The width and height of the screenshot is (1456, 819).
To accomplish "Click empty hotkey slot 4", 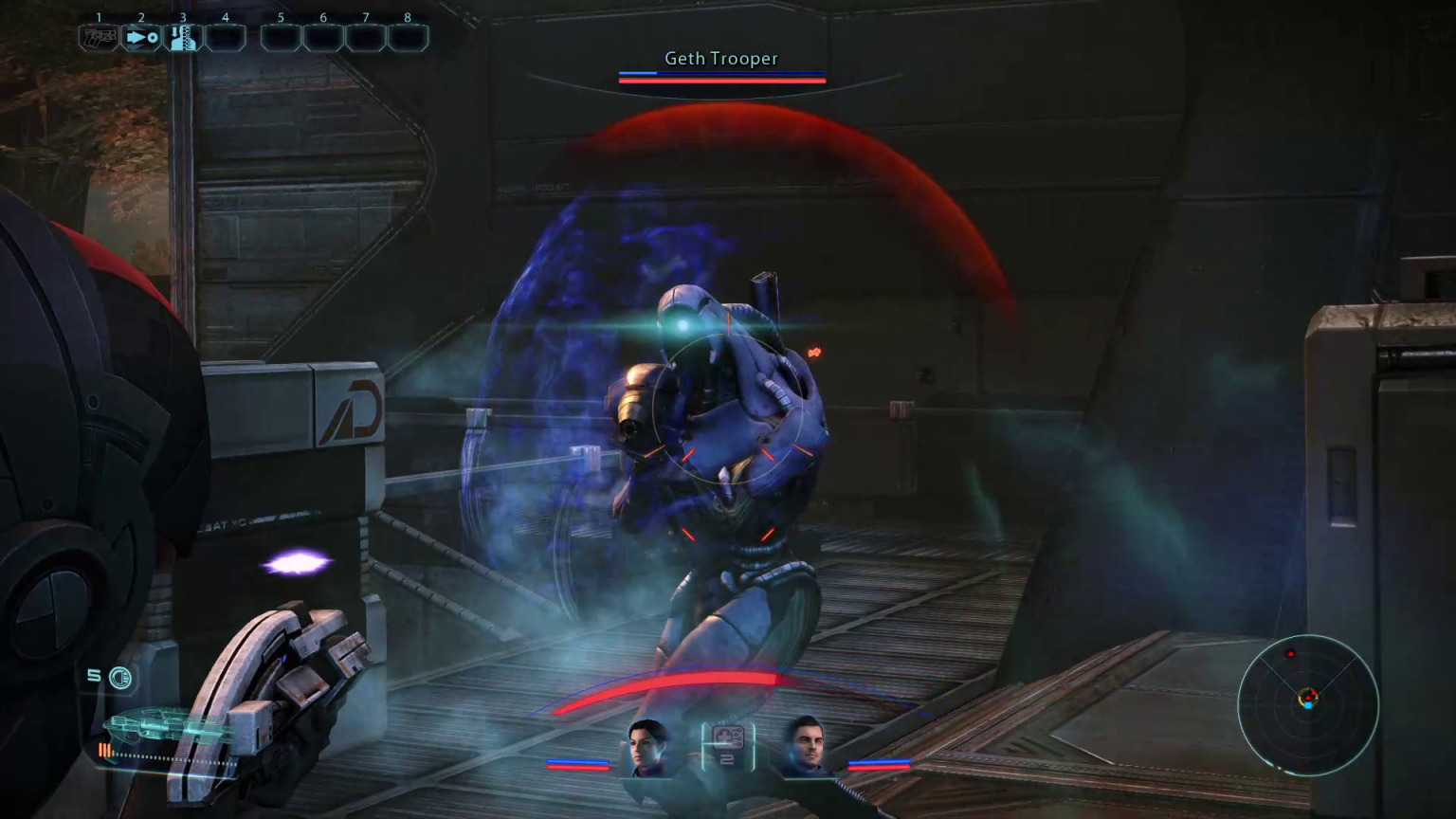I will click(226, 38).
